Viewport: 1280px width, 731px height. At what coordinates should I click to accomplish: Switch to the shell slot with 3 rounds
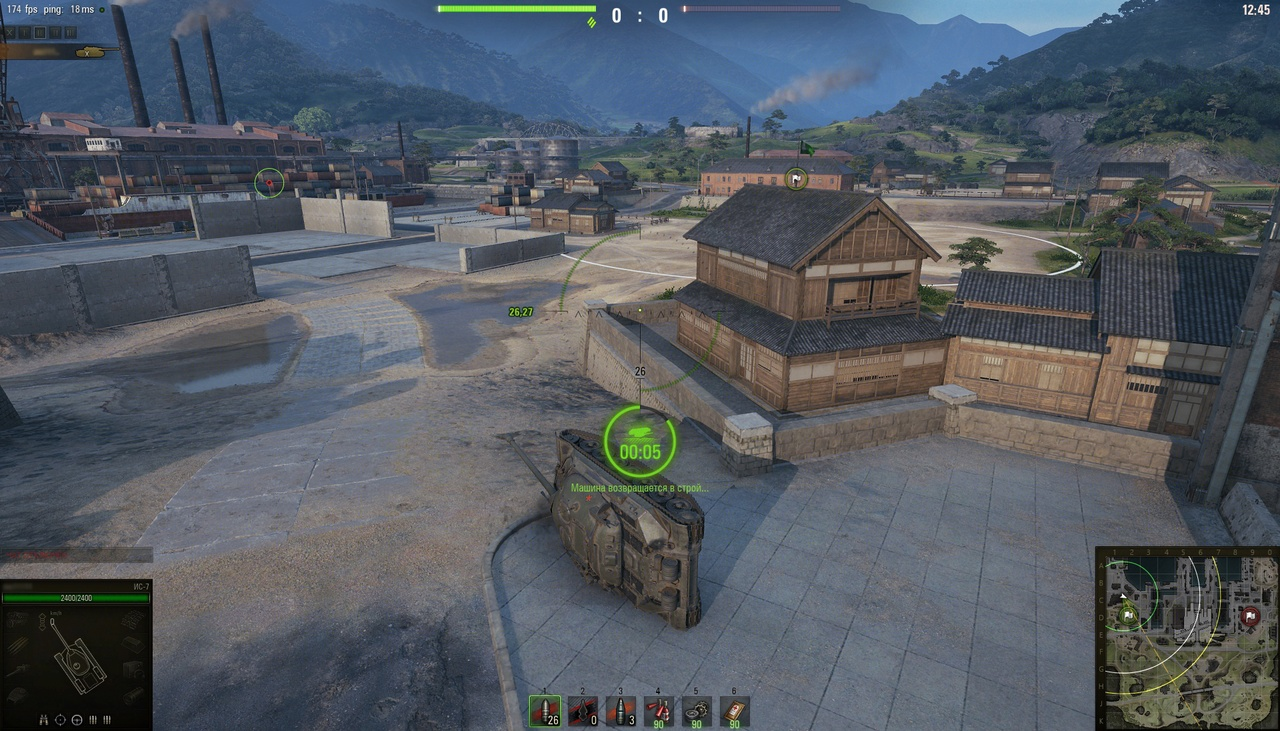(621, 710)
